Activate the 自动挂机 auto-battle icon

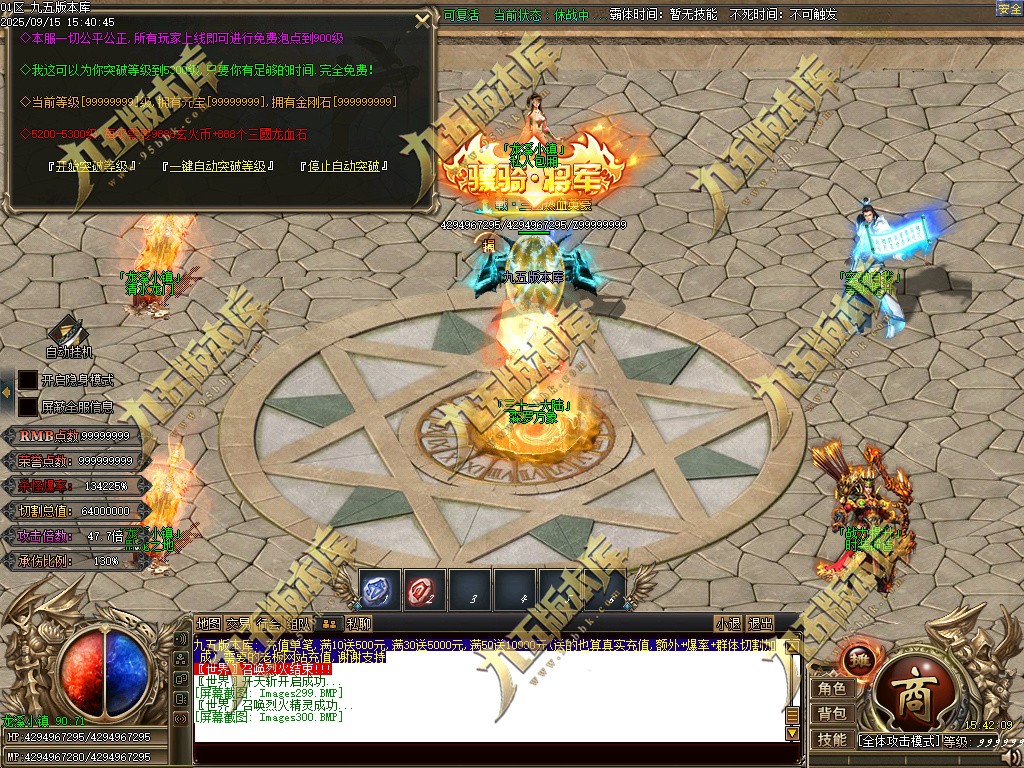[68, 335]
